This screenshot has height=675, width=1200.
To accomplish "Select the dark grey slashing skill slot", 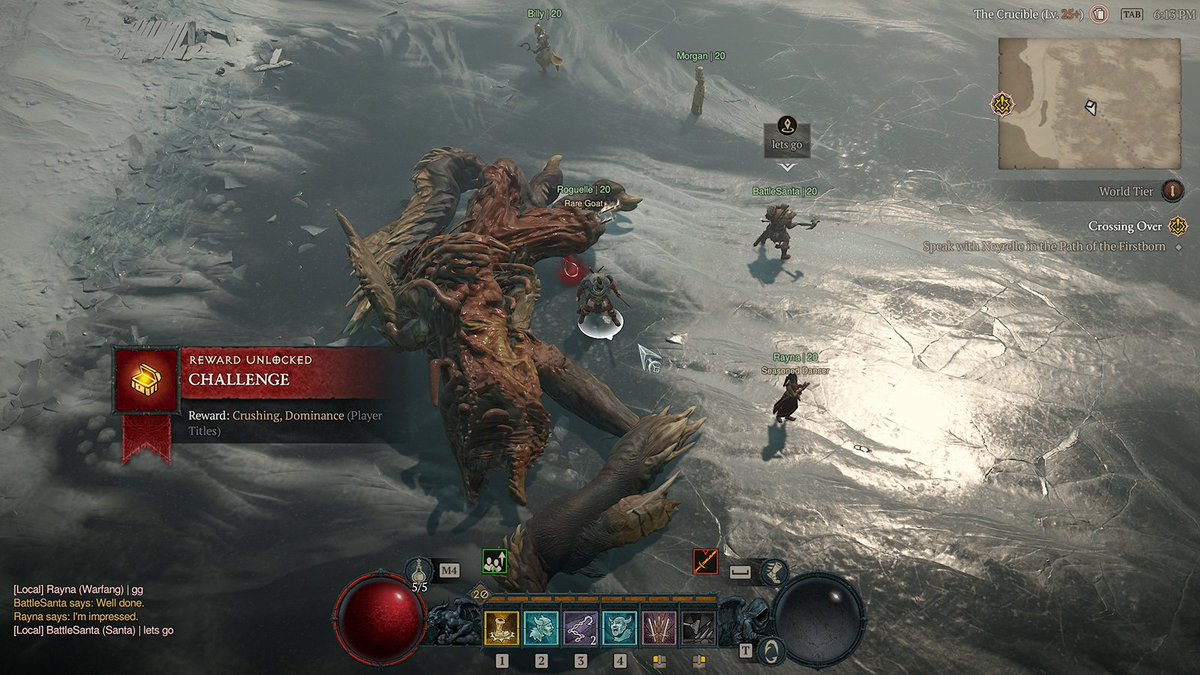I will (697, 628).
